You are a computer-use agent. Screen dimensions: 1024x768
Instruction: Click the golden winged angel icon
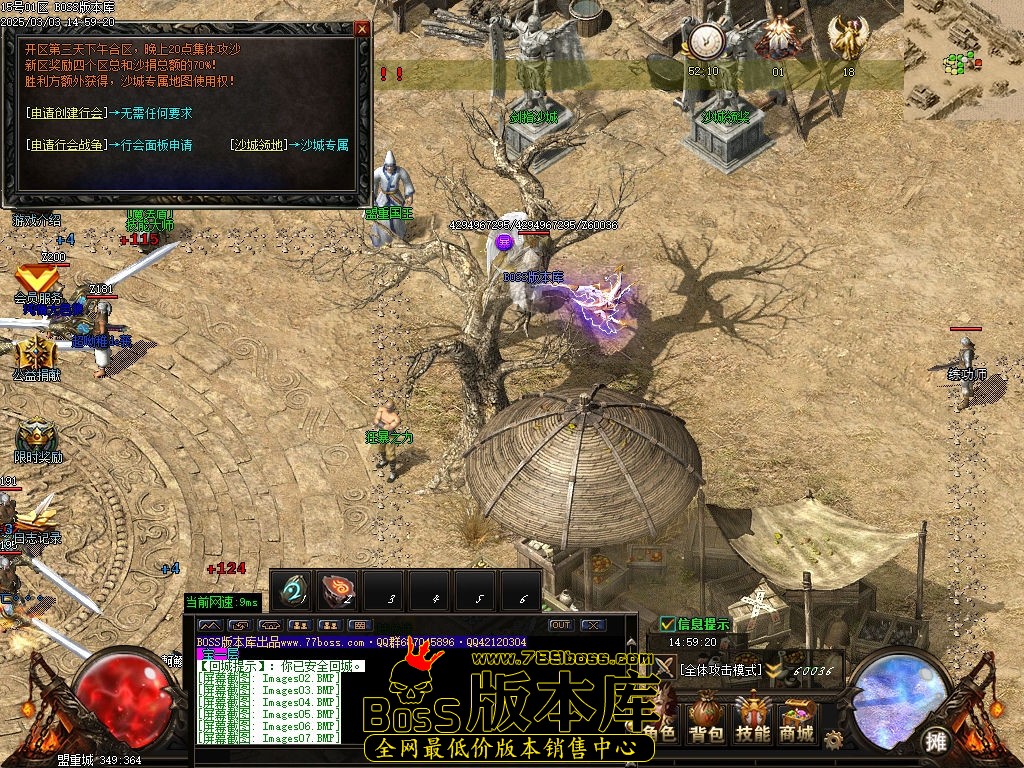[x=848, y=38]
